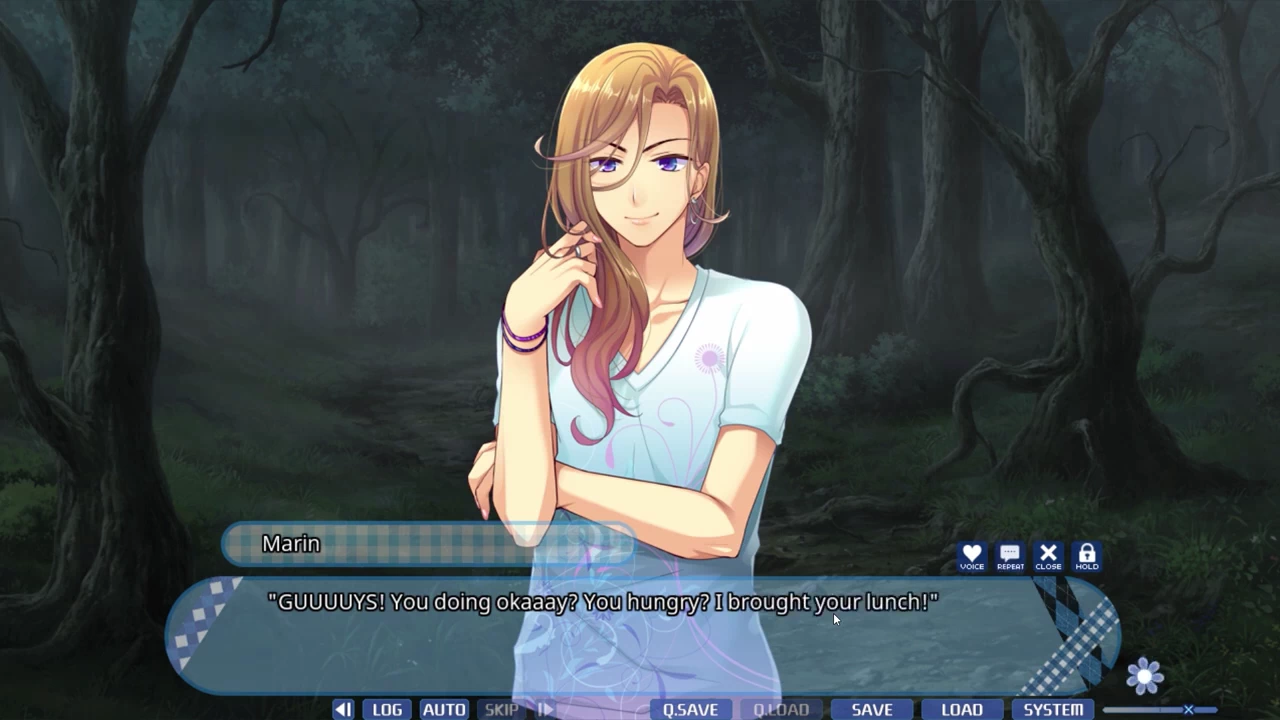
Task: Enable AUTO text advance
Action: 444,710
